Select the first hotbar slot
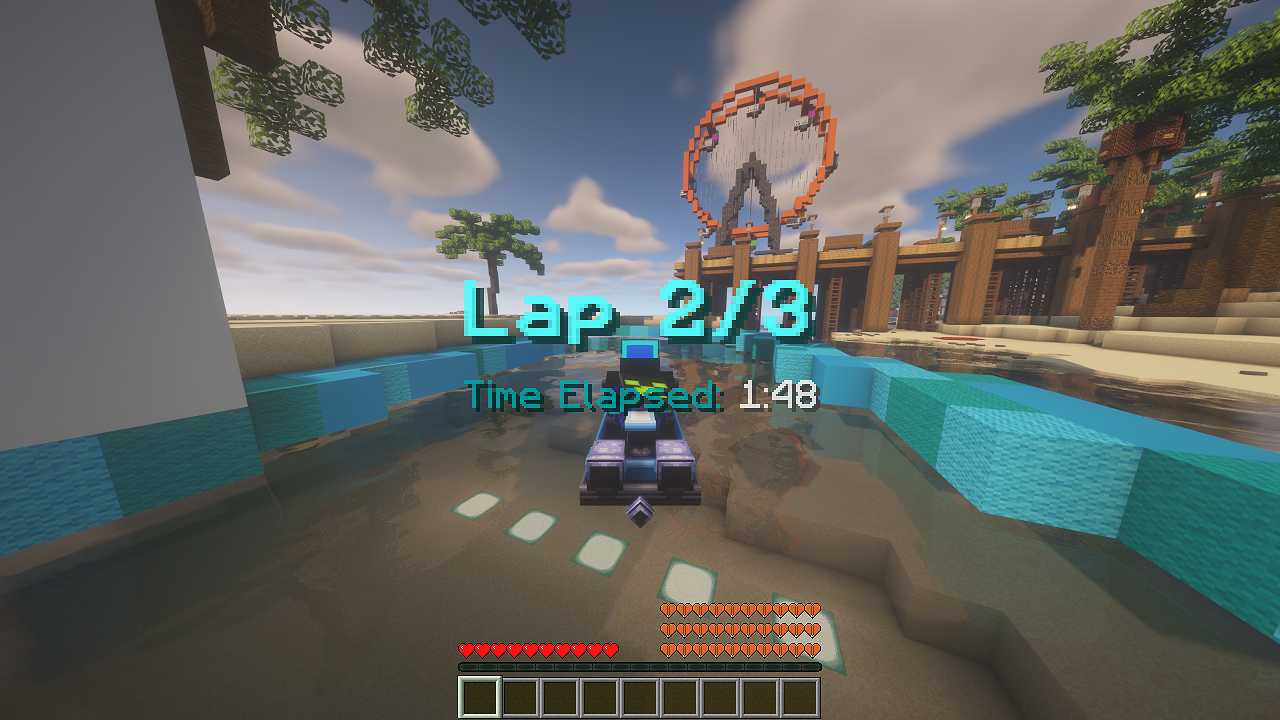Image resolution: width=1280 pixels, height=720 pixels. 478,695
